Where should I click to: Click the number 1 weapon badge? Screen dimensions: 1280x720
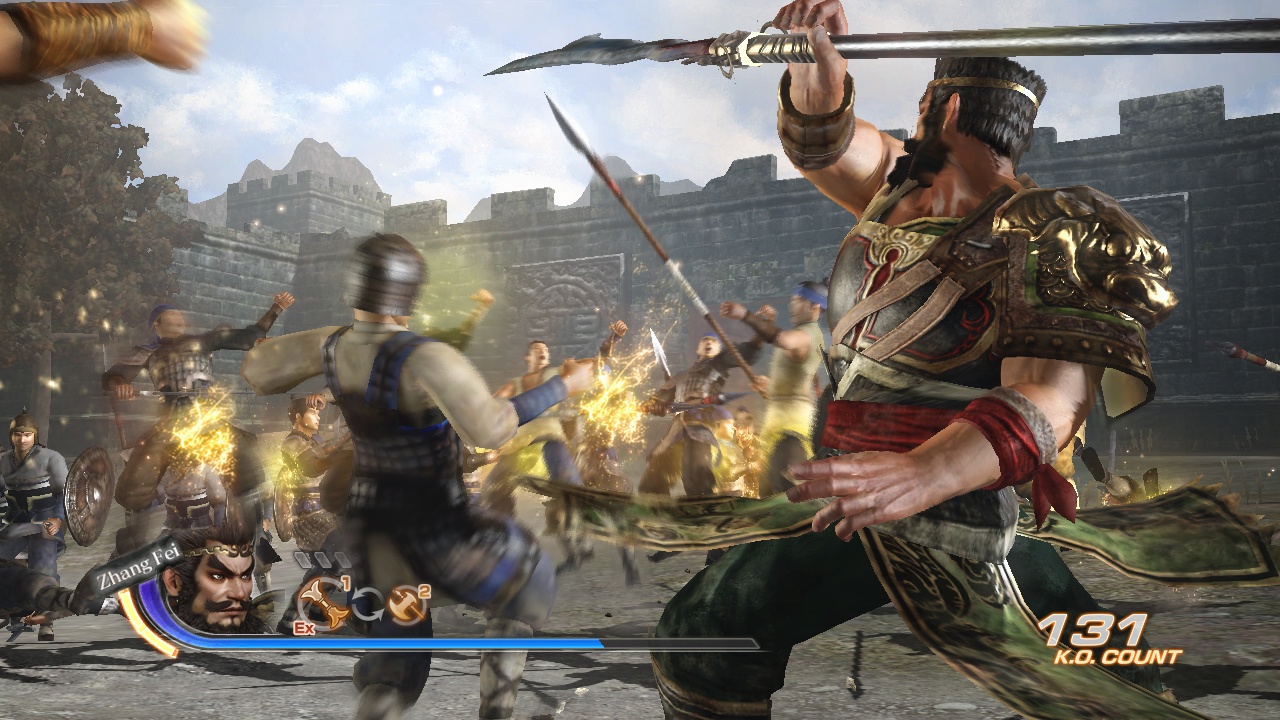[x=347, y=582]
